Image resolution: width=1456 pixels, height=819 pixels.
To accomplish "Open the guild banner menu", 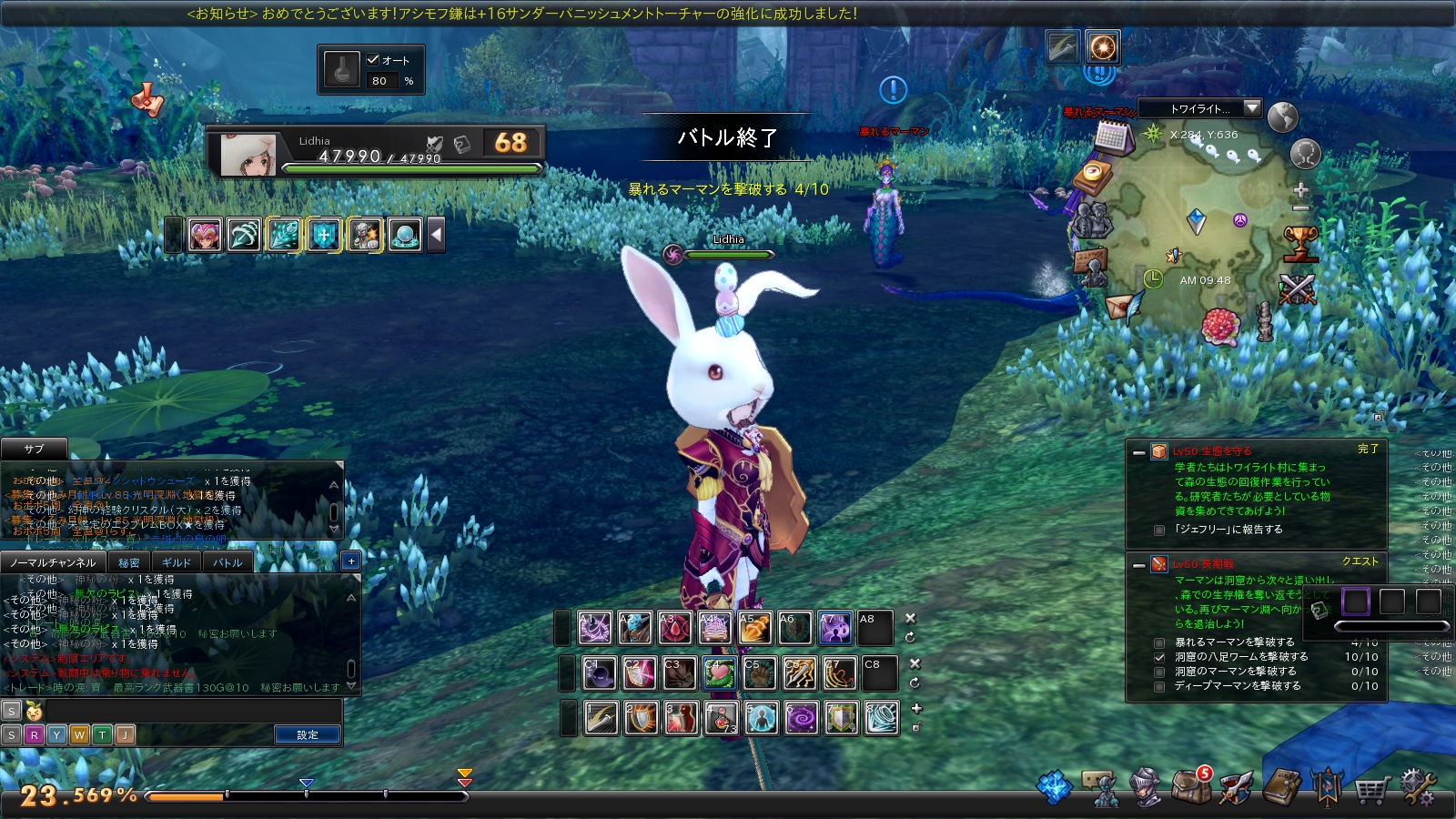I will (x=1327, y=787).
